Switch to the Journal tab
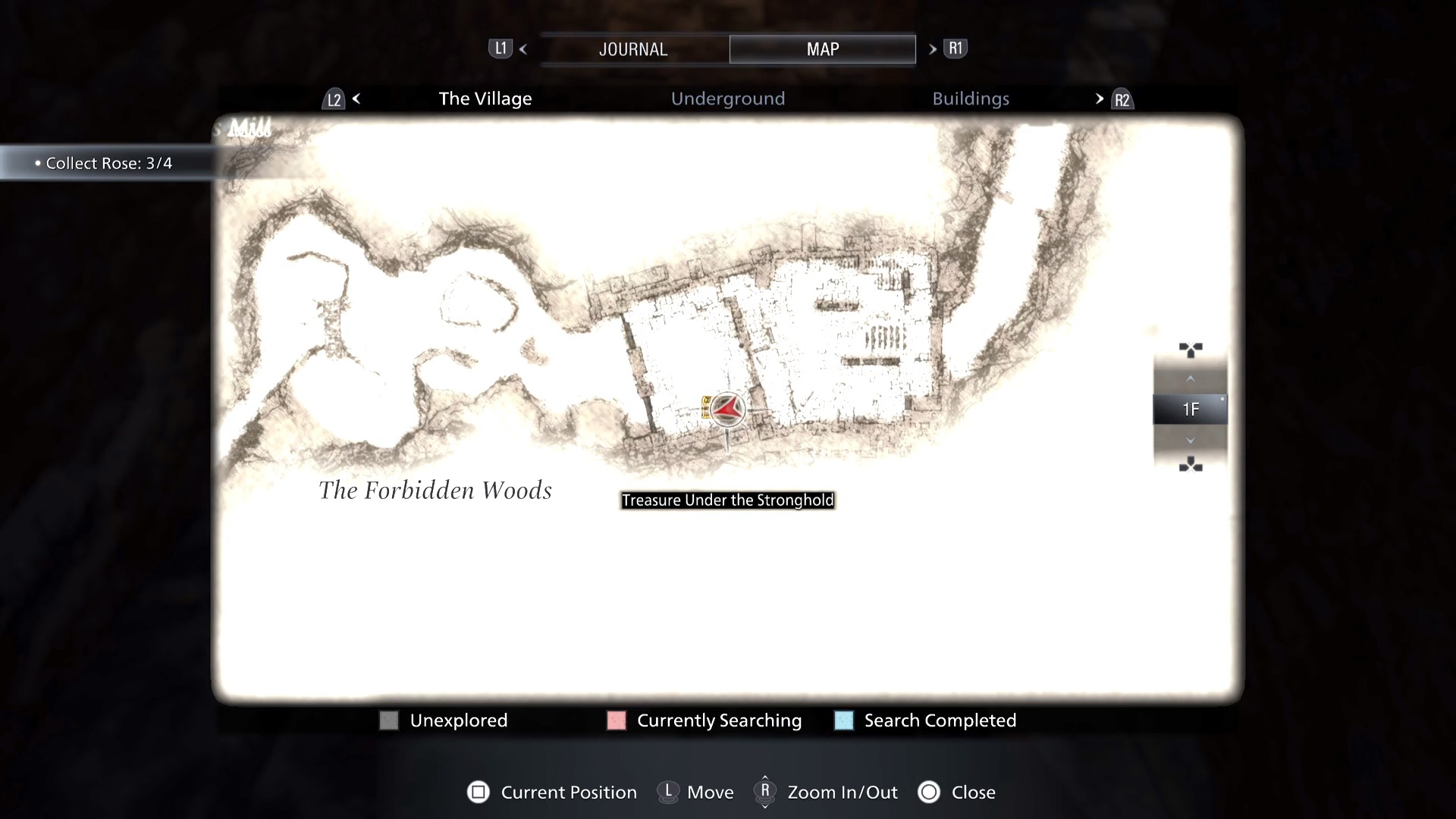The height and width of the screenshot is (819, 1456). pos(633,49)
